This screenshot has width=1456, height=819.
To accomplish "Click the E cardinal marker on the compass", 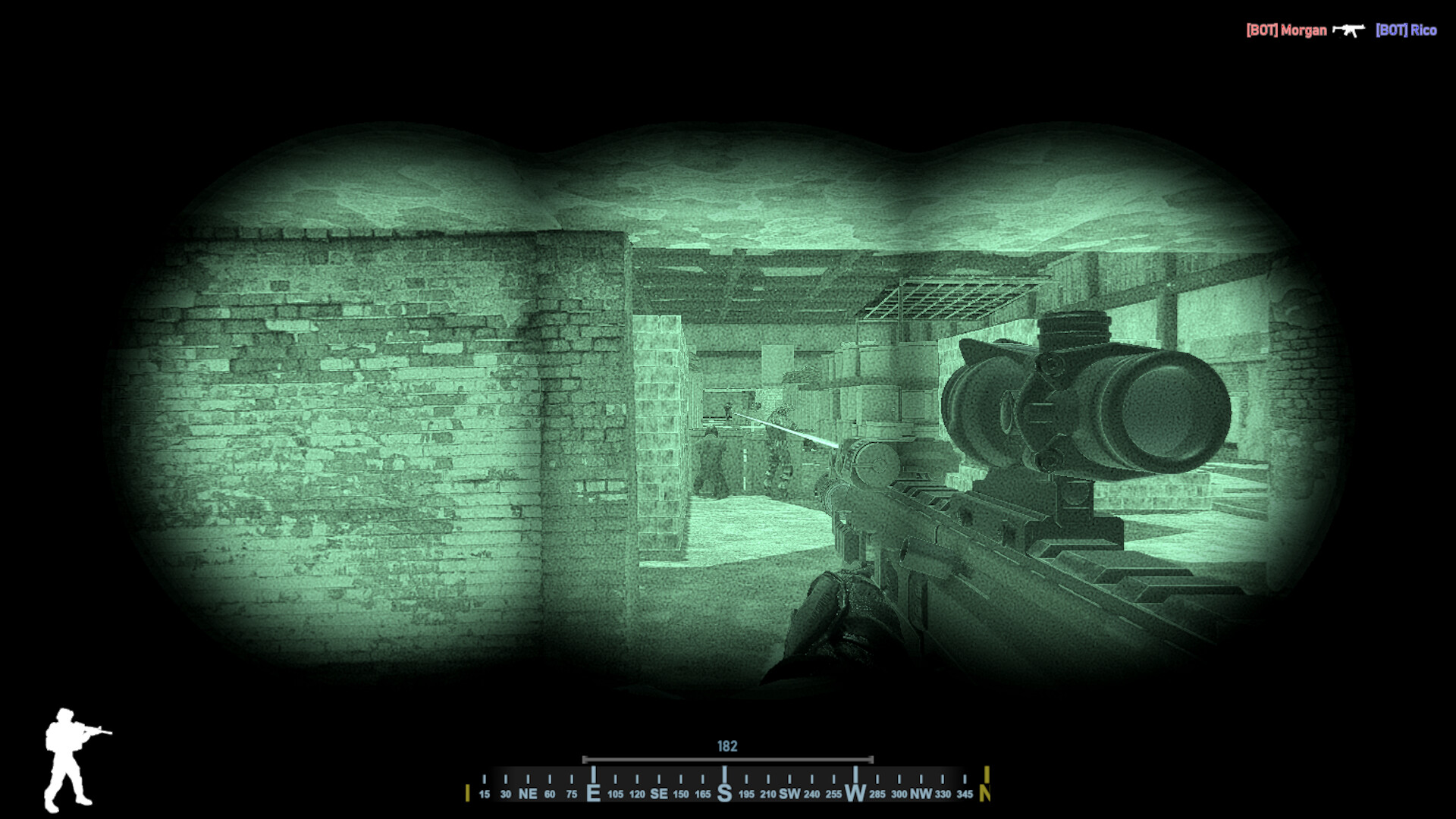I will pos(595,793).
